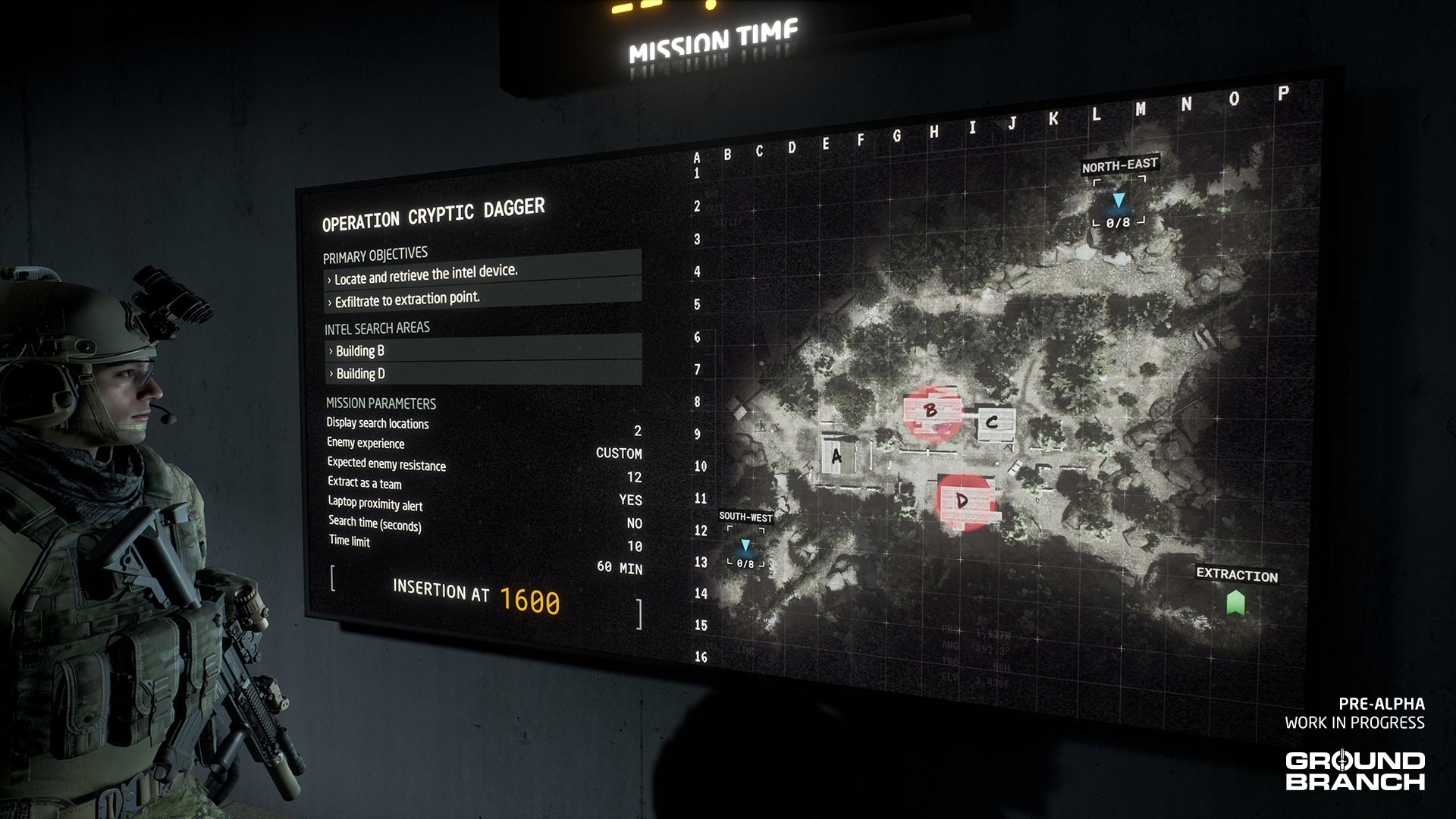
Task: Click the MISSION TIME display board
Action: click(711, 40)
